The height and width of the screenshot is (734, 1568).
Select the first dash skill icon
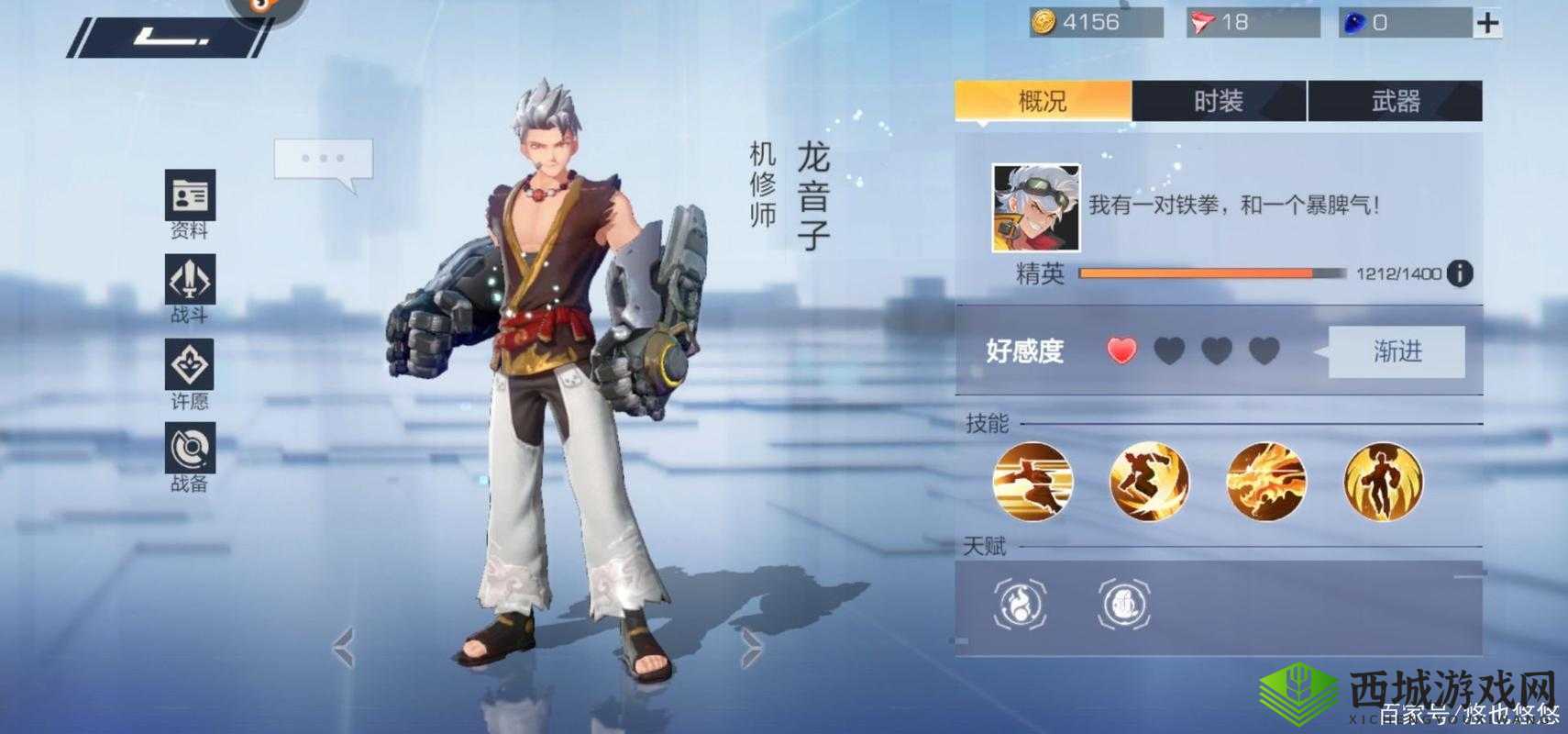coord(1033,481)
